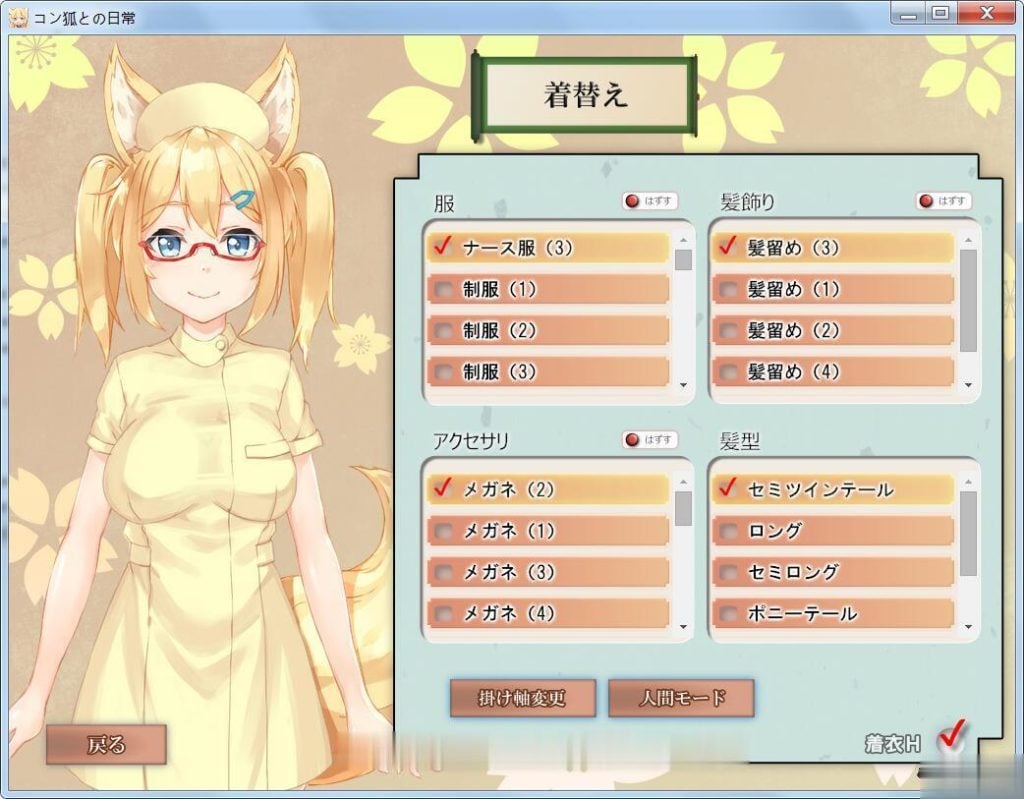Toggle the 着衣H checkbox
This screenshot has width=1024, height=799.
[x=952, y=737]
